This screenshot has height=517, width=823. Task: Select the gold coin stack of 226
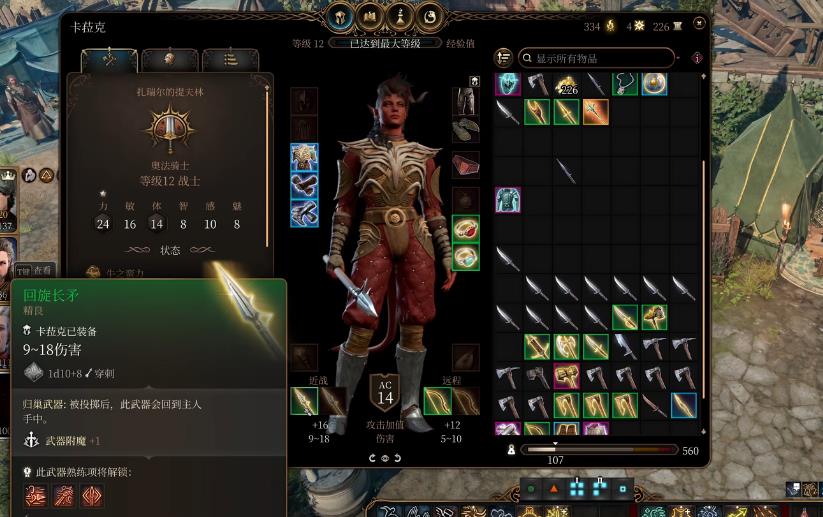(567, 84)
